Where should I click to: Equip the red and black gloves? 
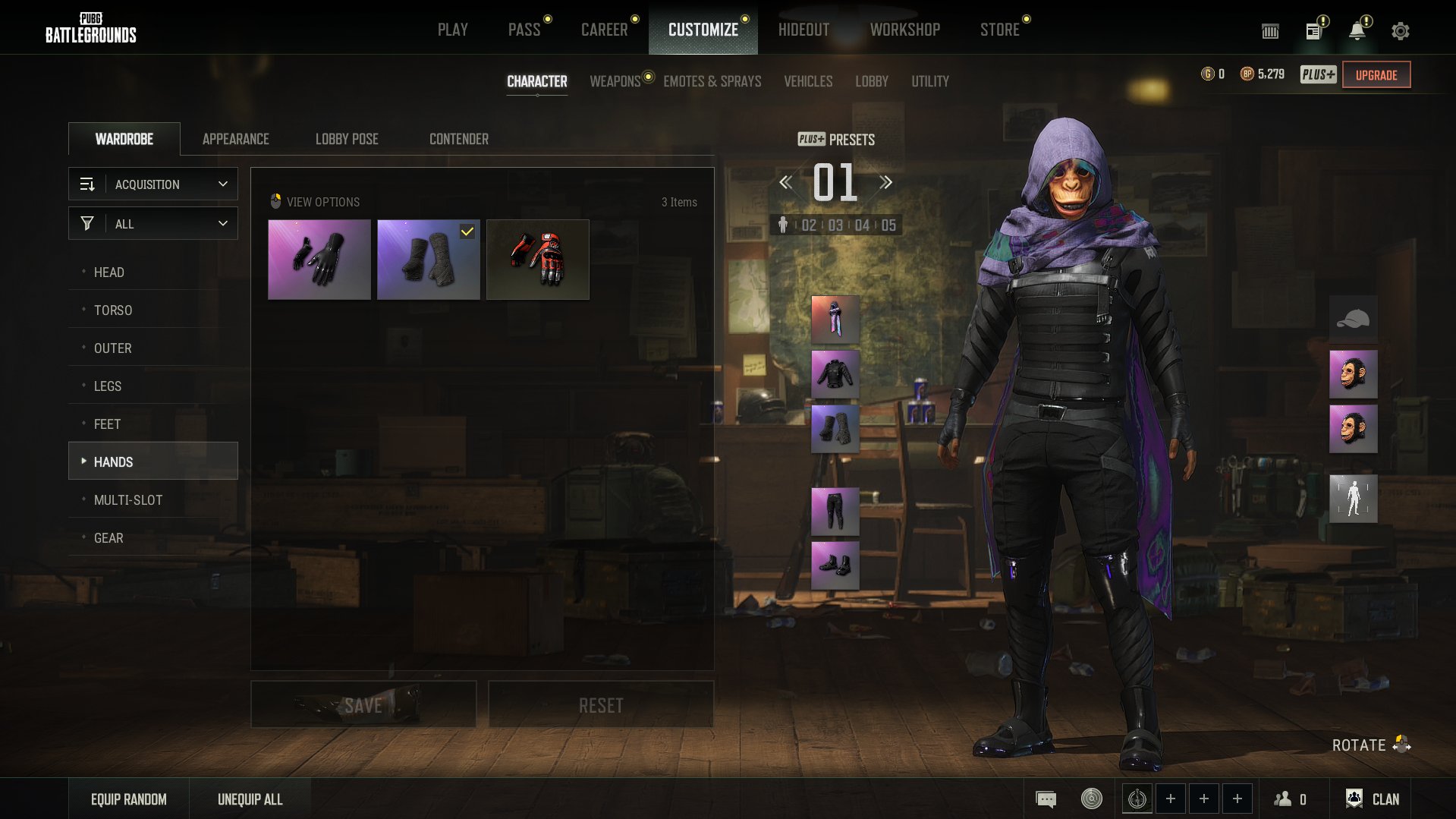[x=537, y=260]
